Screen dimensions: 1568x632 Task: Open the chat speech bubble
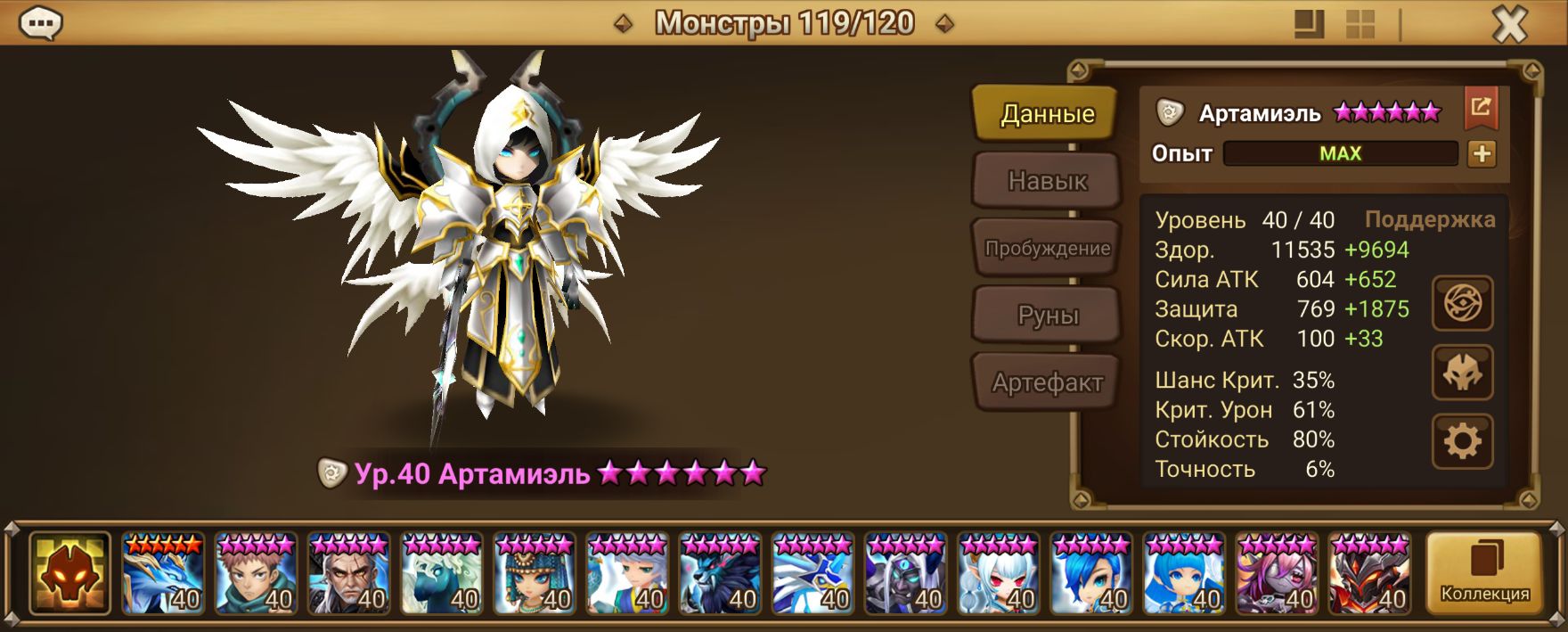point(40,24)
